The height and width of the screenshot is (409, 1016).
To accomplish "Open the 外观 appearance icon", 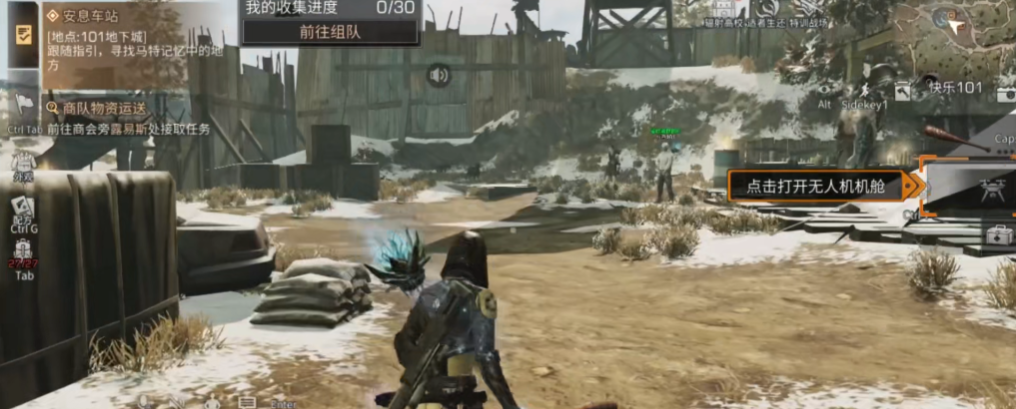I will click(22, 163).
